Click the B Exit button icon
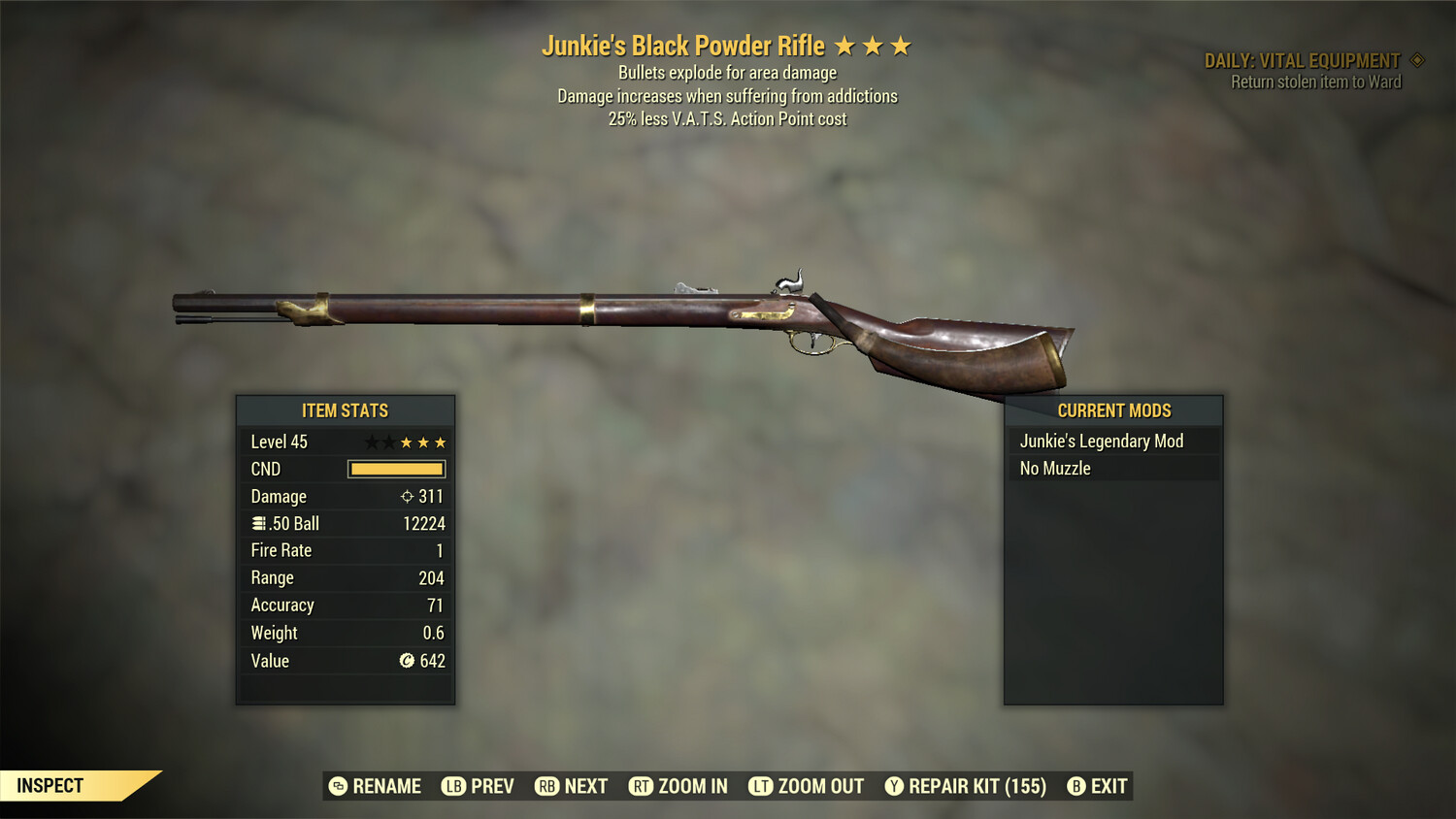The width and height of the screenshot is (1456, 819). (x=1075, y=786)
